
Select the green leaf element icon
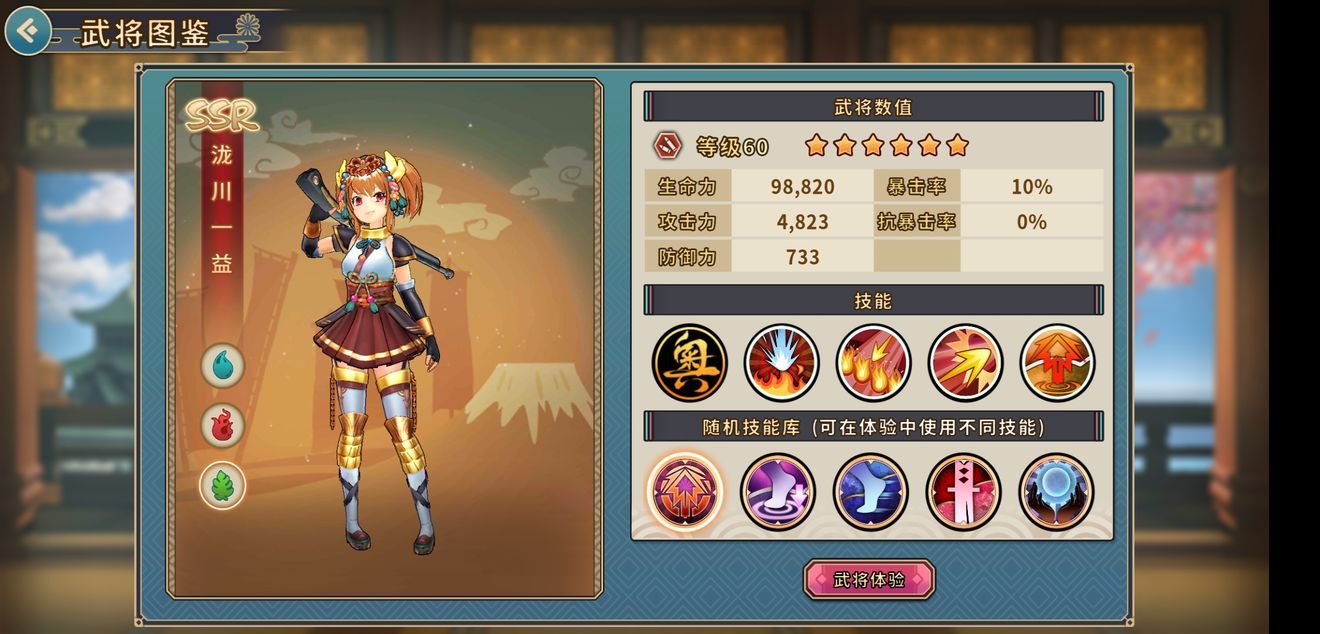(x=223, y=486)
